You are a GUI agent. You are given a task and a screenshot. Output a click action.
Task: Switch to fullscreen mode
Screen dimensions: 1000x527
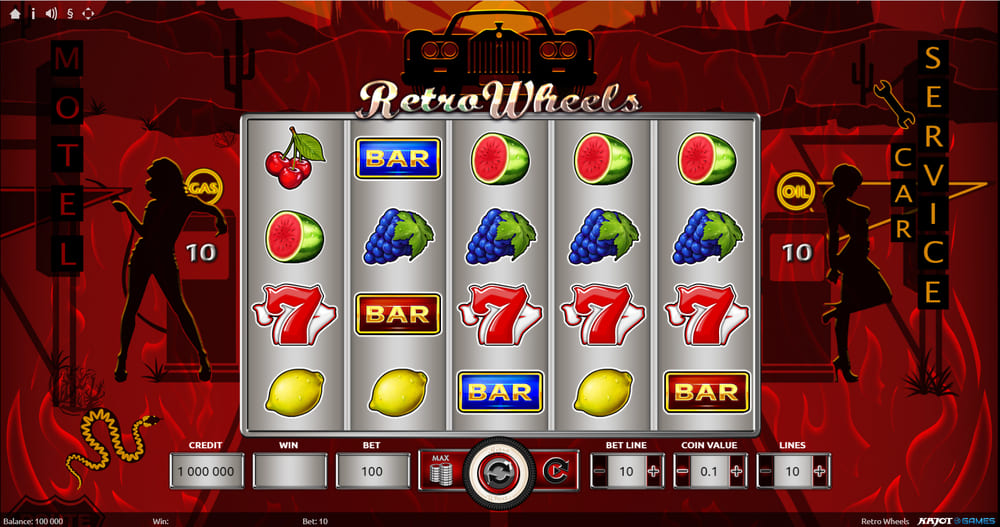click(x=87, y=13)
